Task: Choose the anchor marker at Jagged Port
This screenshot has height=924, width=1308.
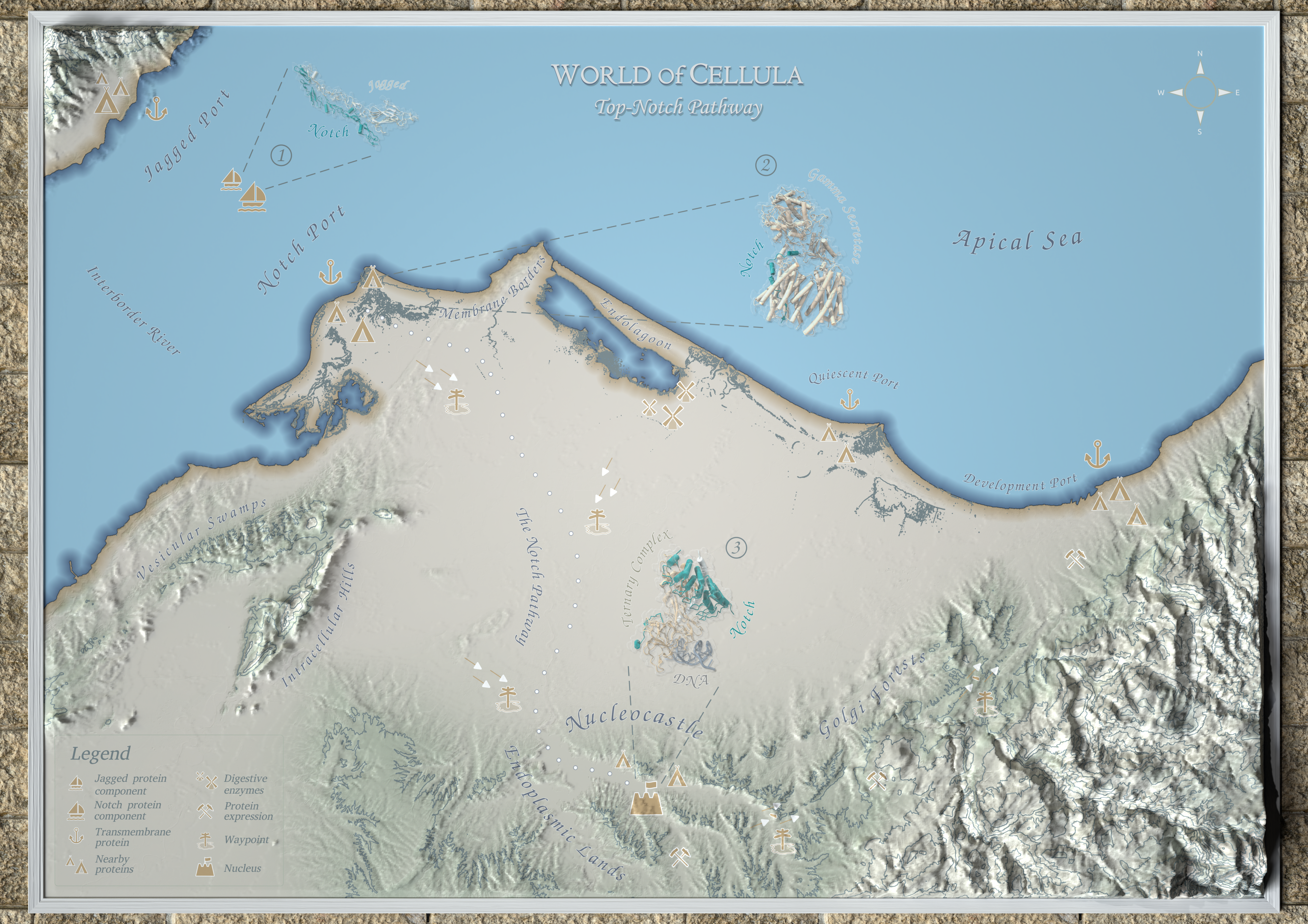Action: point(155,108)
